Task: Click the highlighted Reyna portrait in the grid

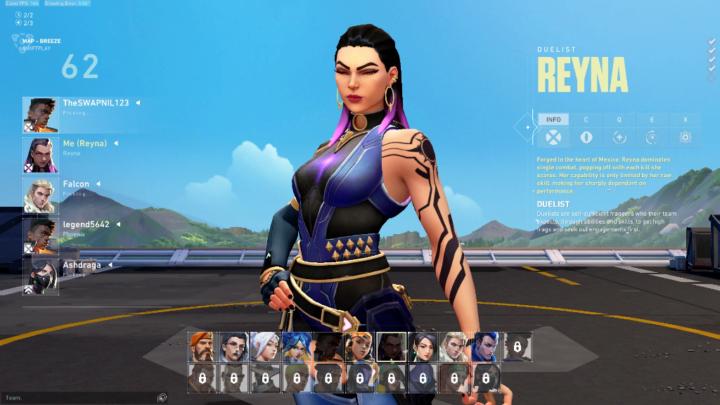Action: tap(391, 346)
